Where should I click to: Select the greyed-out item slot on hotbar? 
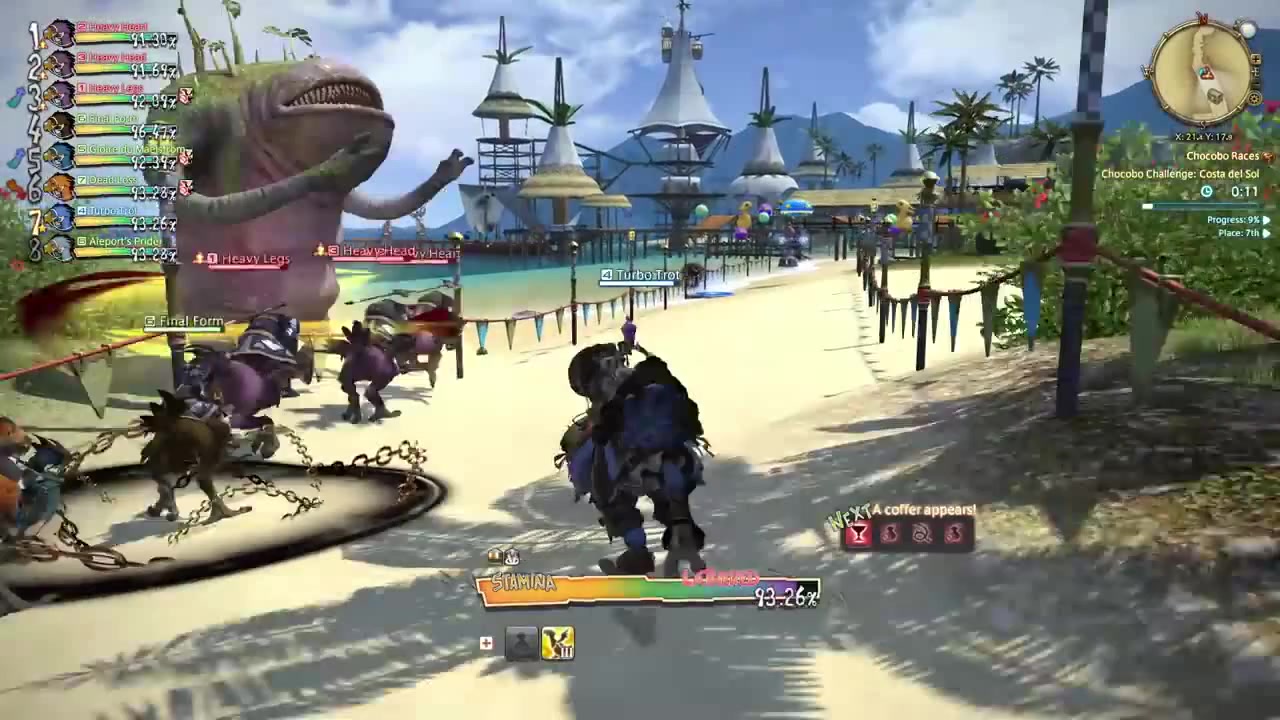521,643
